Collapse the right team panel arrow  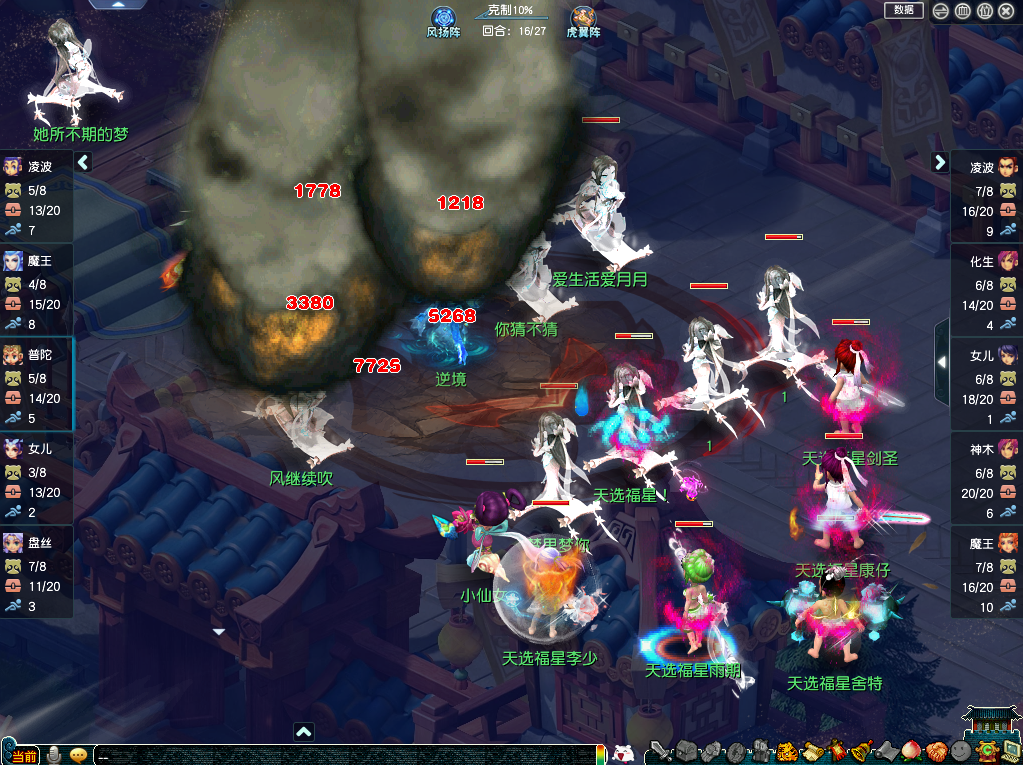point(940,162)
